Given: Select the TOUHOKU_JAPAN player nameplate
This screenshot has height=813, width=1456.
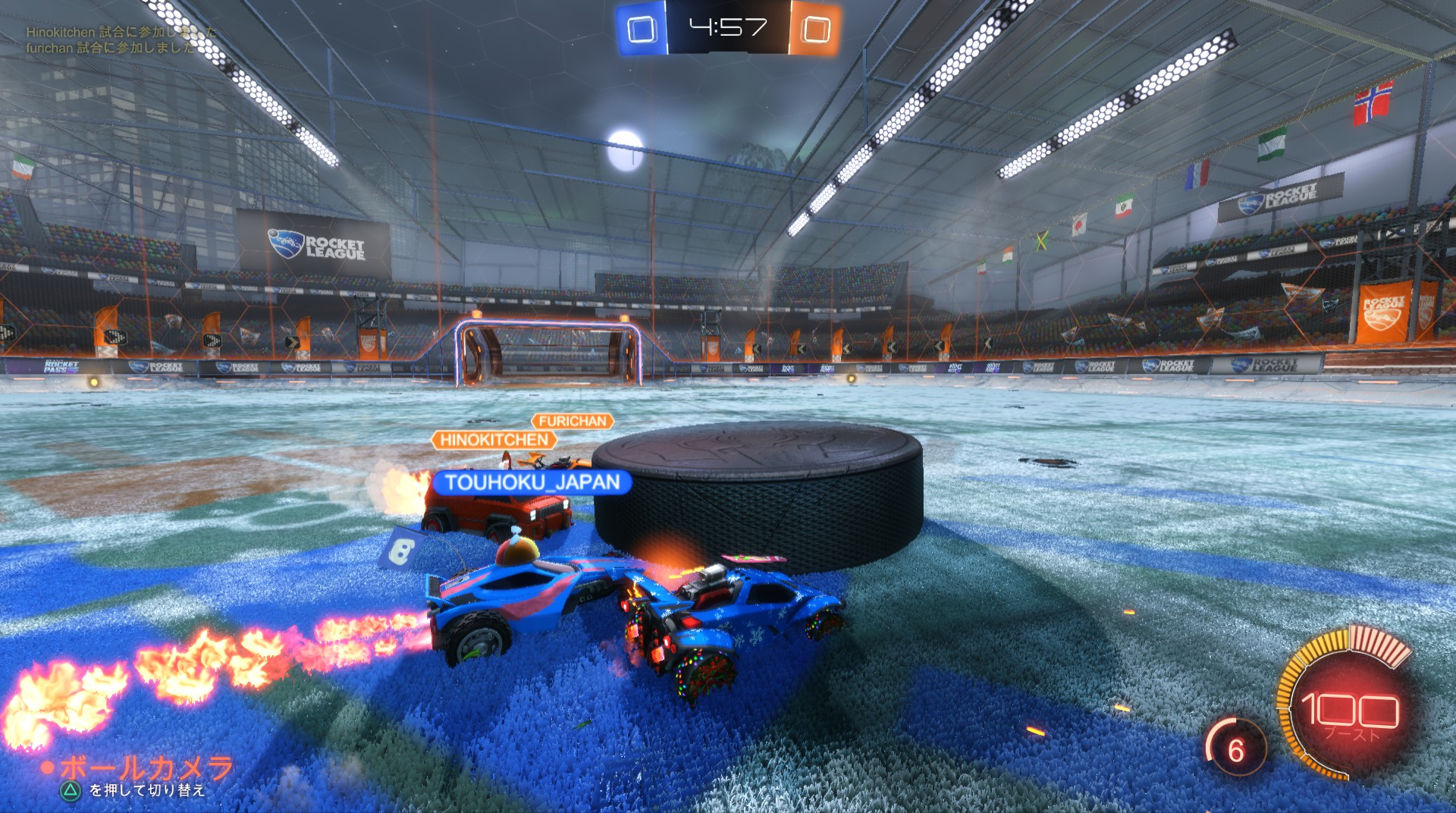Looking at the screenshot, I should point(532,482).
